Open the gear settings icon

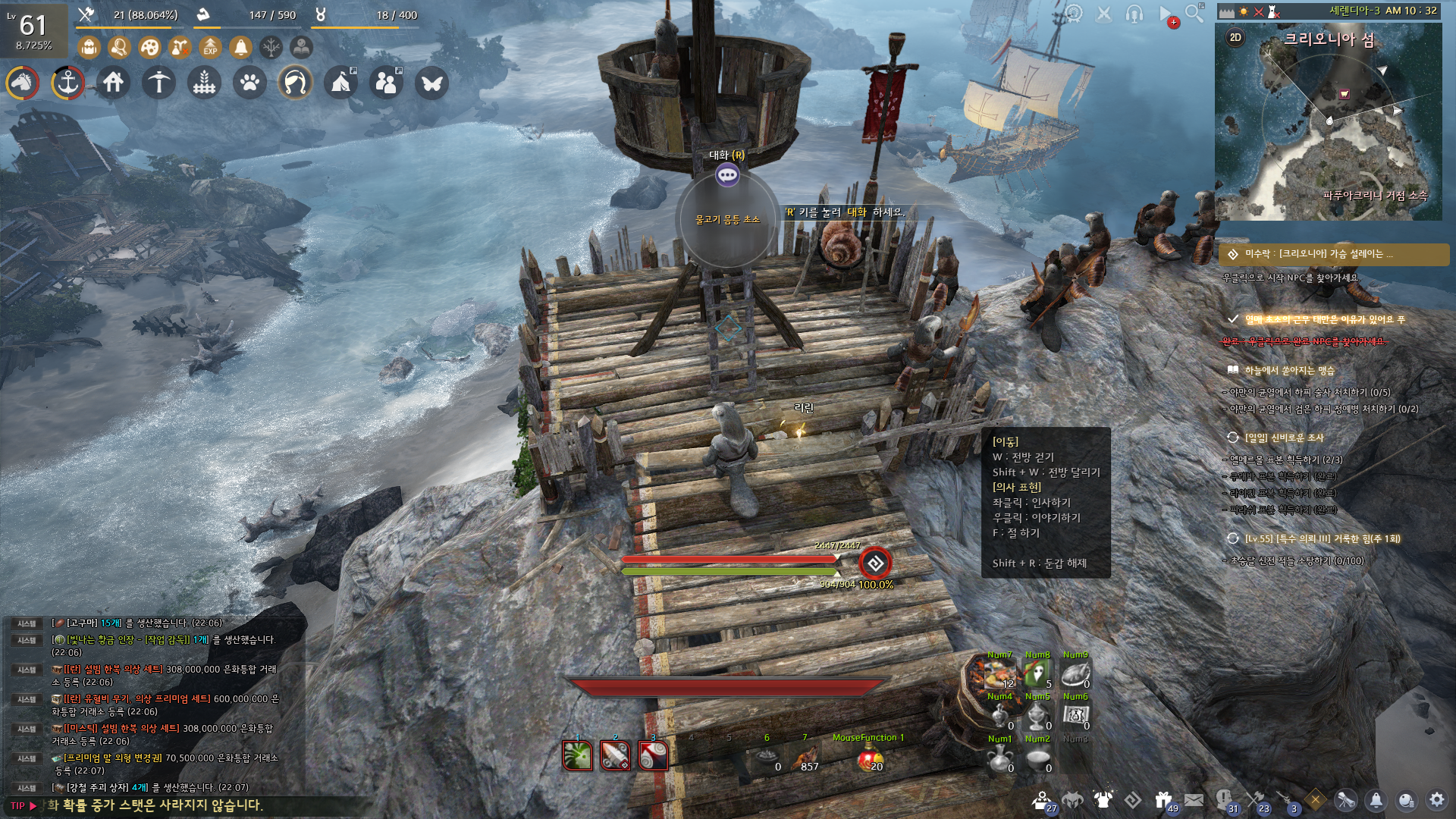(1436, 800)
